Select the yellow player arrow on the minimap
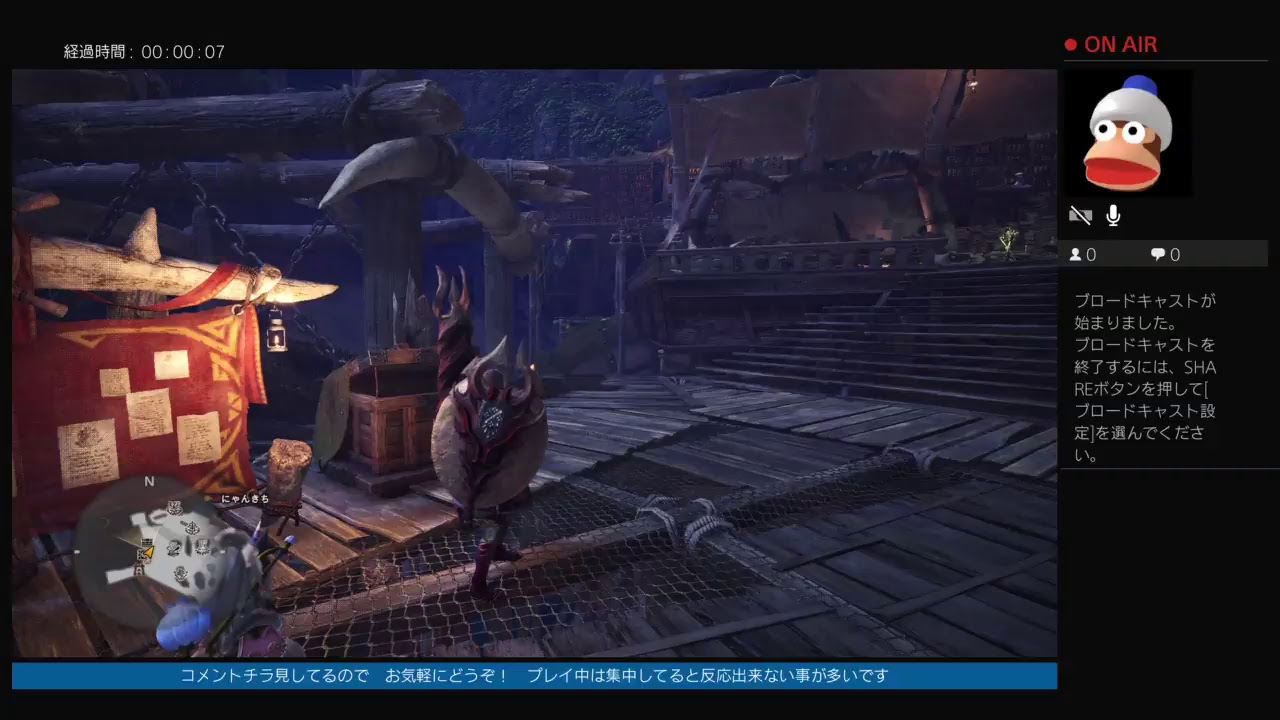The height and width of the screenshot is (720, 1280). tap(148, 552)
